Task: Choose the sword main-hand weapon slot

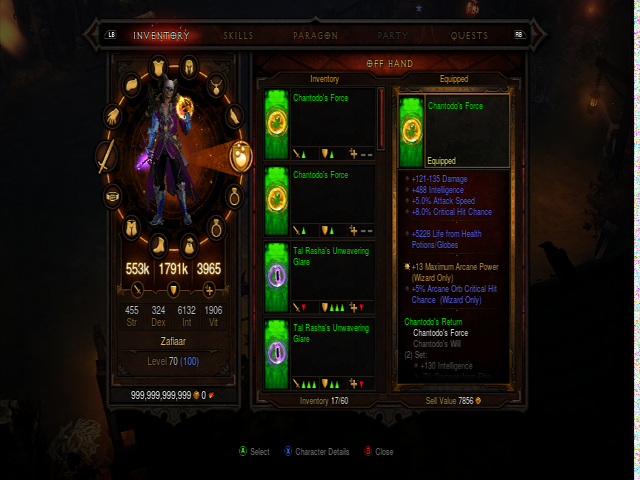Action: [106, 156]
